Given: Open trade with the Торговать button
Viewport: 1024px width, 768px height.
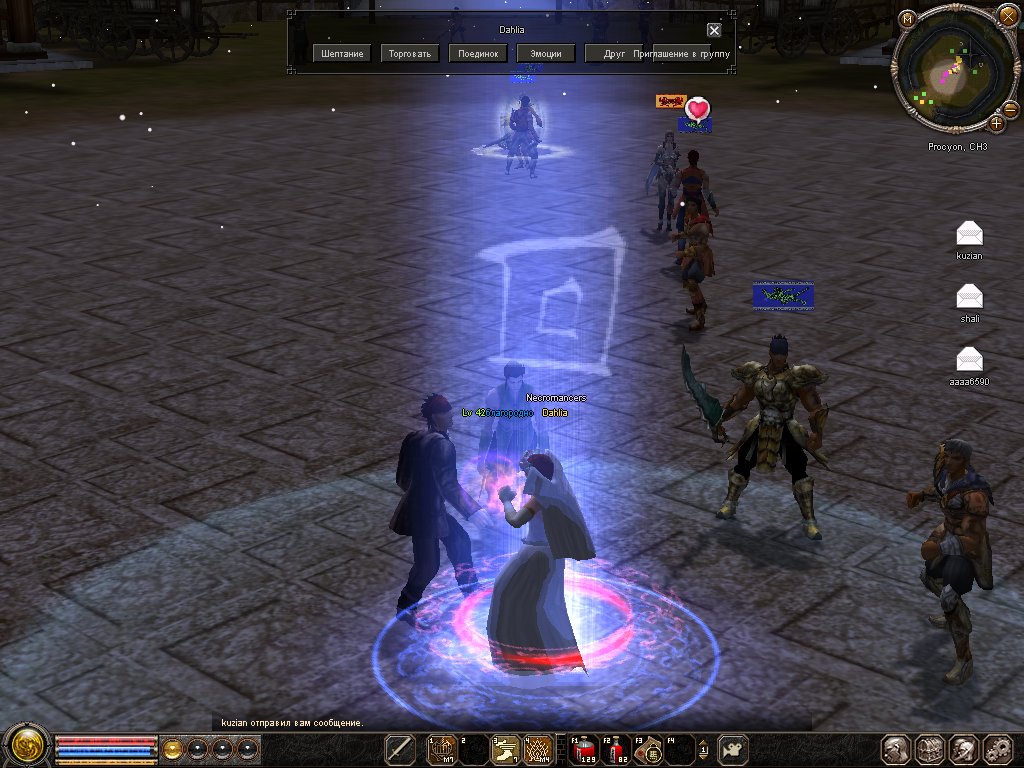Looking at the screenshot, I should coord(411,53).
